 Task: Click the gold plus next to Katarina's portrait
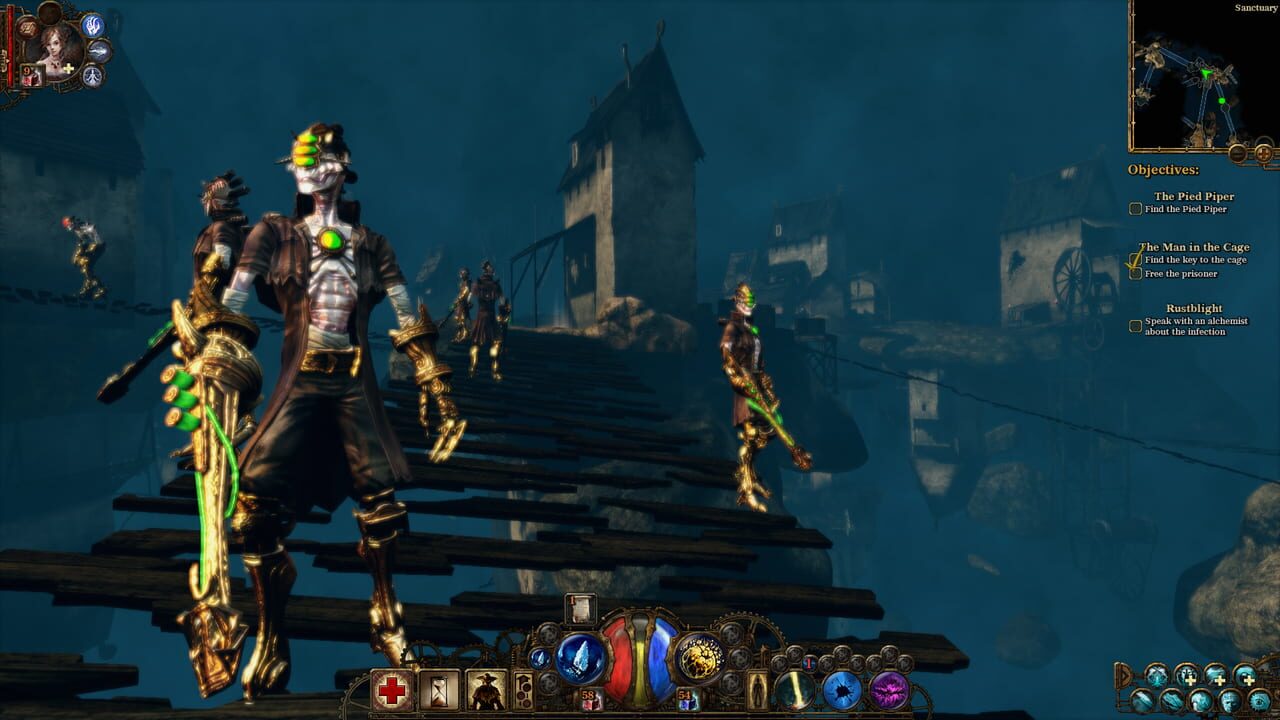tap(67, 68)
